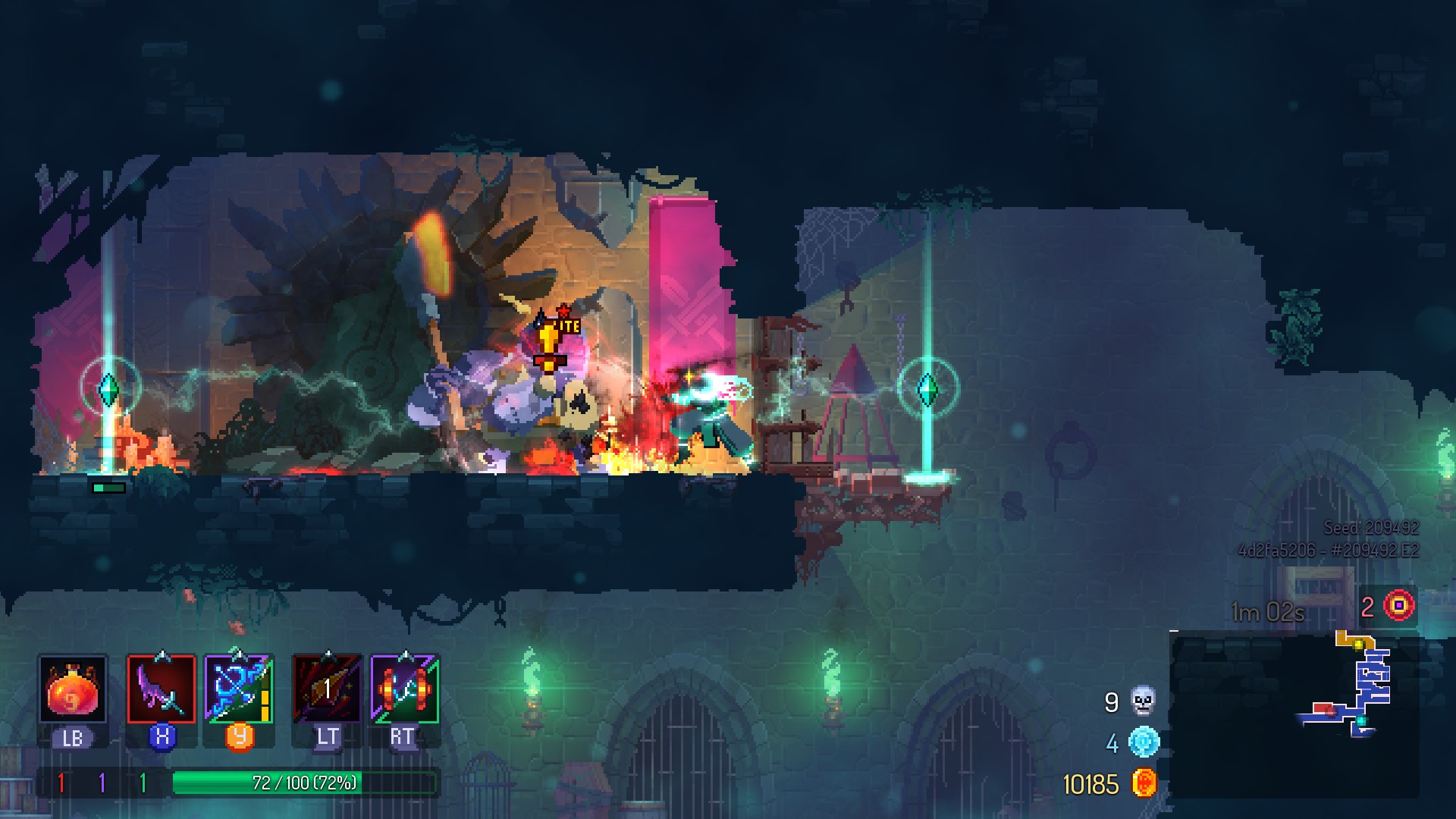Screen dimensions: 1456x819
Task: Click the level minimap
Action: coord(1294,714)
